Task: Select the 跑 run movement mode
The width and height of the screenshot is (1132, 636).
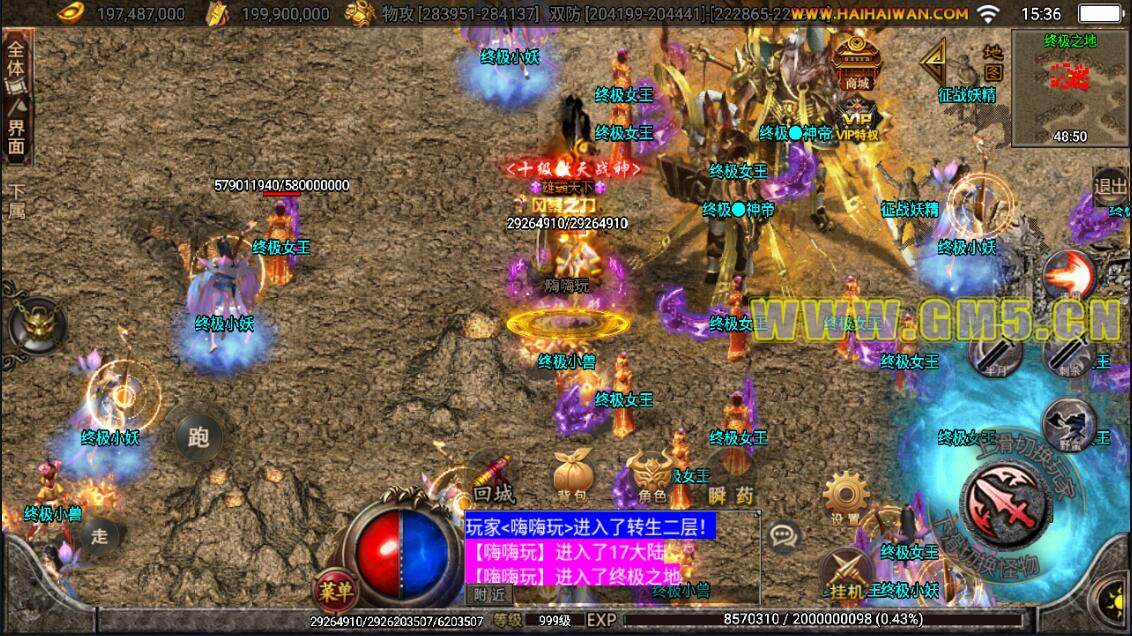Action: (197, 436)
